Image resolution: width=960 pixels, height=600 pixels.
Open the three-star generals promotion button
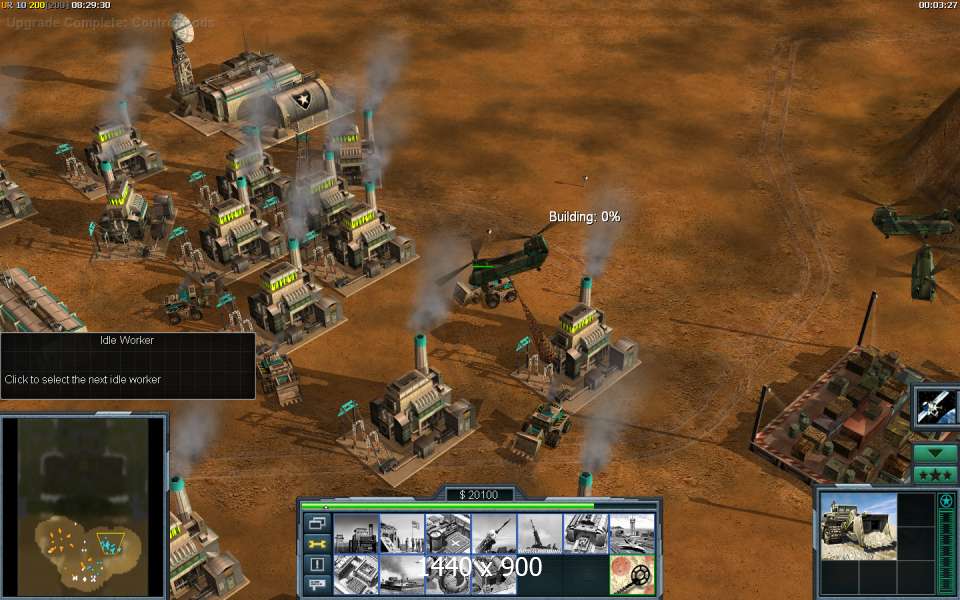click(936, 474)
